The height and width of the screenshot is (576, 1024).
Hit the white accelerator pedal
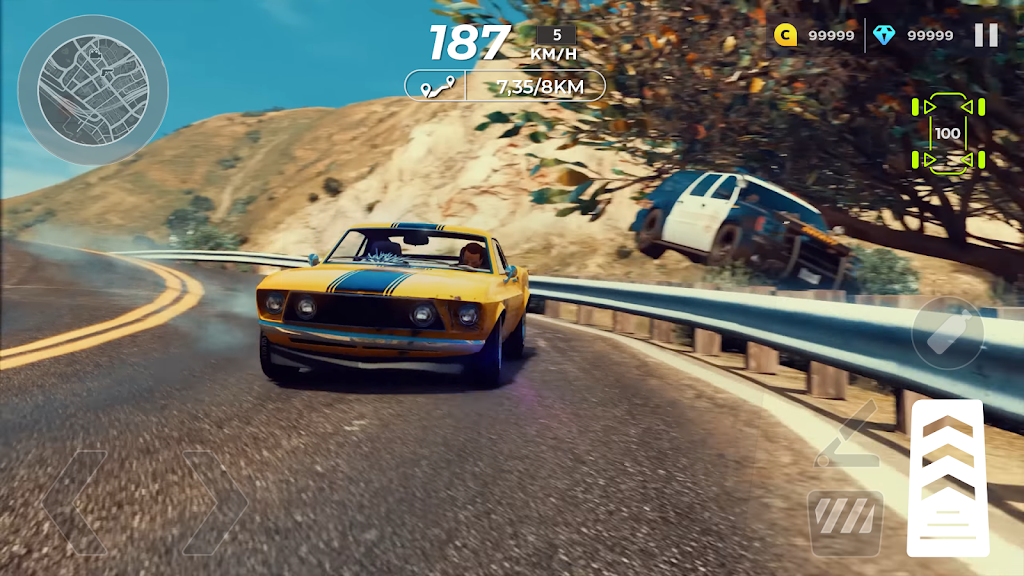point(945,478)
